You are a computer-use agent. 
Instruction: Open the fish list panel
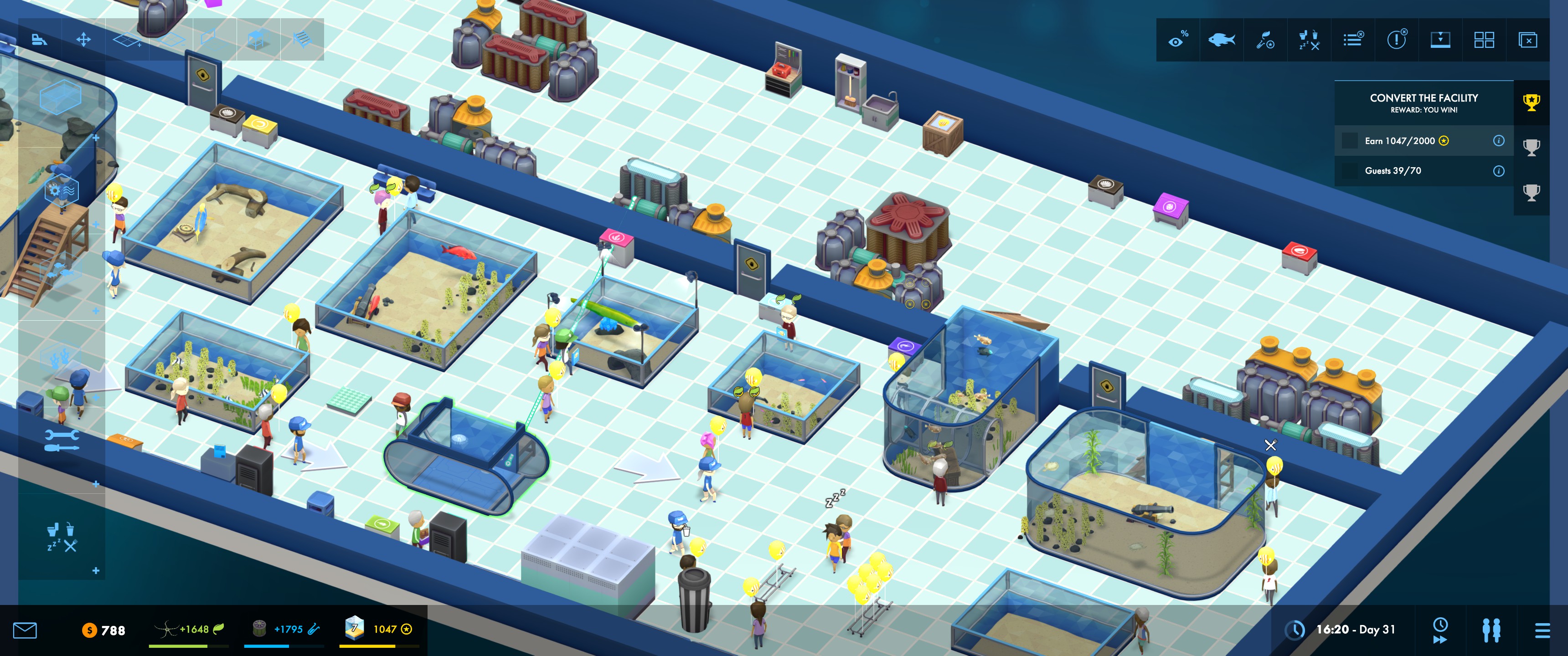1221,40
